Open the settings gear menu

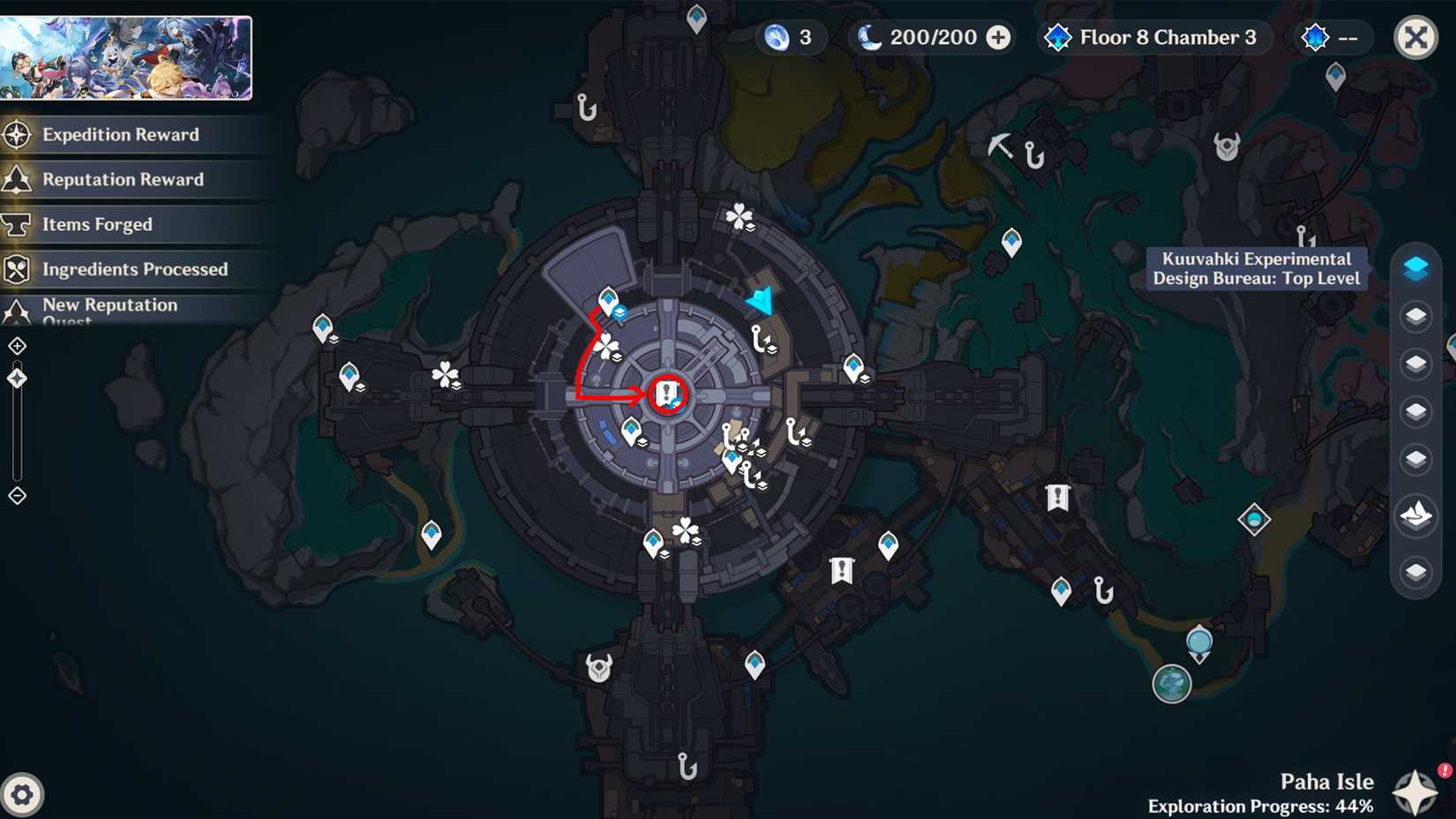(24, 795)
